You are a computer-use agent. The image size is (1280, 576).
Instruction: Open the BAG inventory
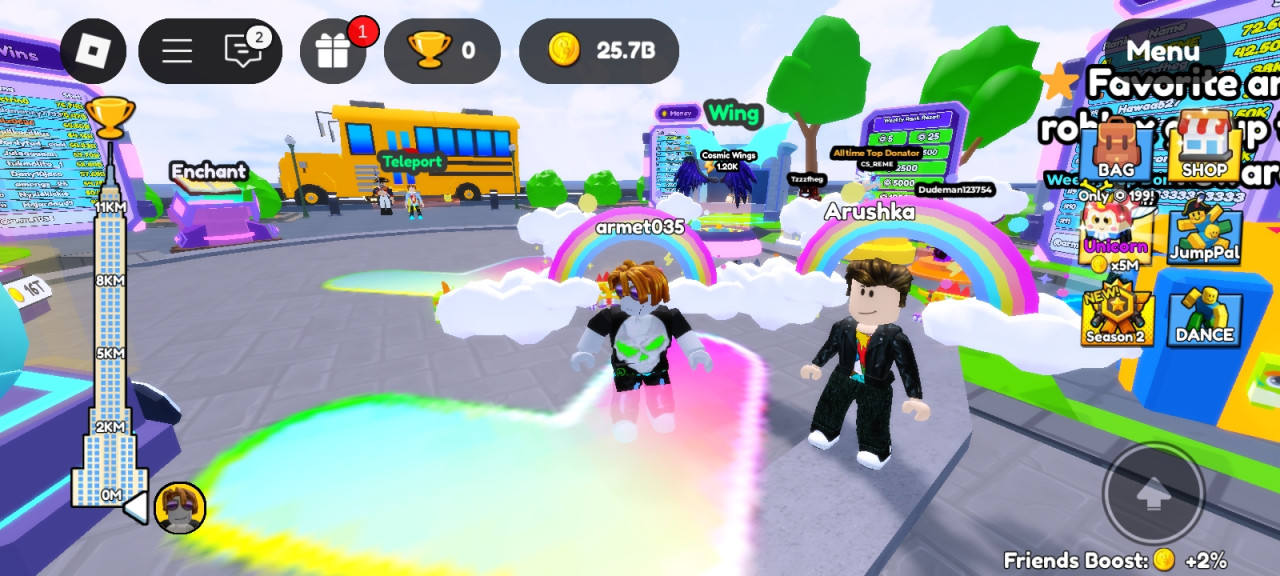click(x=1116, y=150)
